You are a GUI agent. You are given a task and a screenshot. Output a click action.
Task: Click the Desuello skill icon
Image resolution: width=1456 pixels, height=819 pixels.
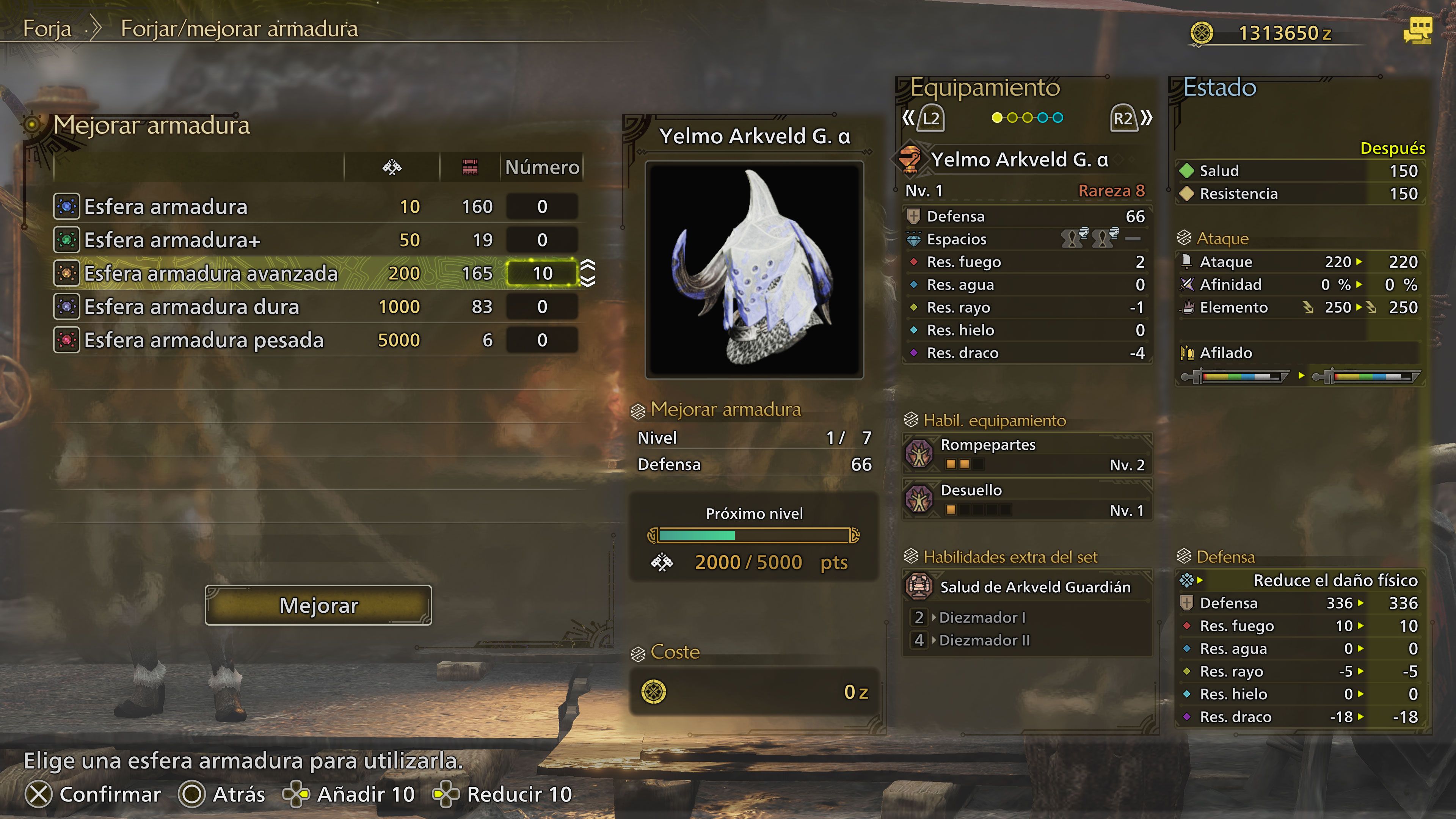click(920, 500)
